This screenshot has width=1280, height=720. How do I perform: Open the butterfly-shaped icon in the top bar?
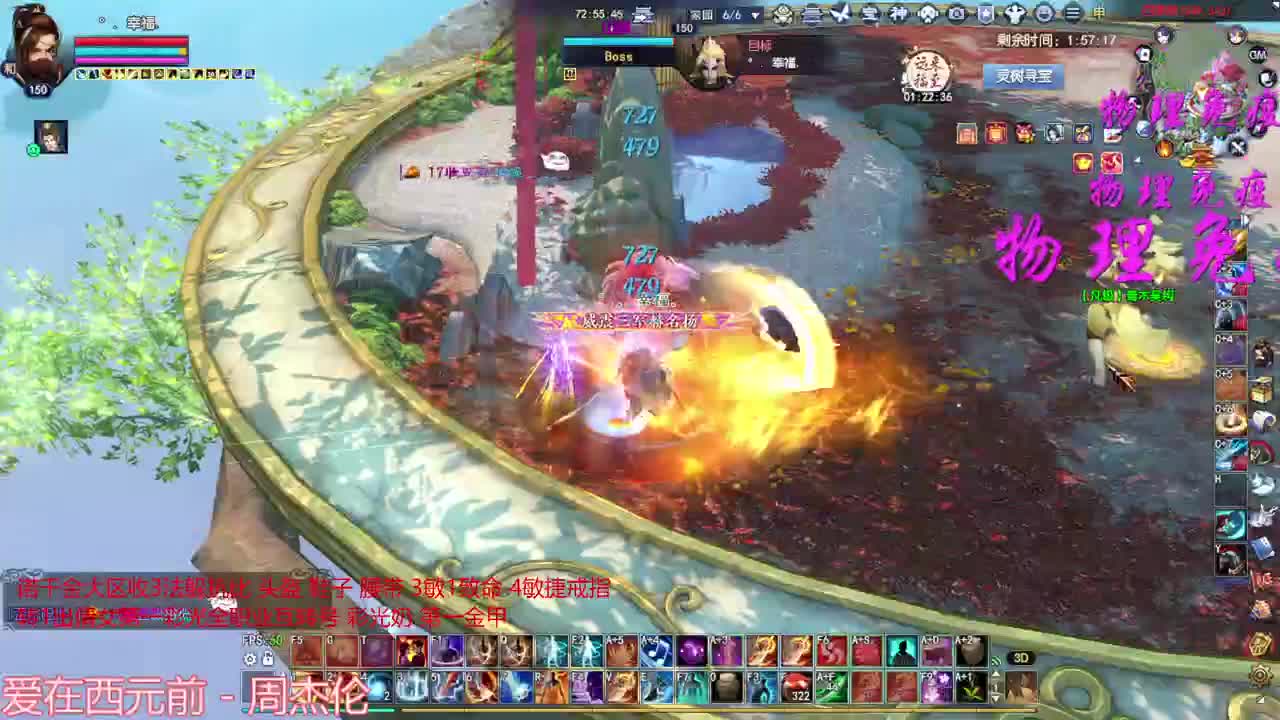click(x=840, y=14)
